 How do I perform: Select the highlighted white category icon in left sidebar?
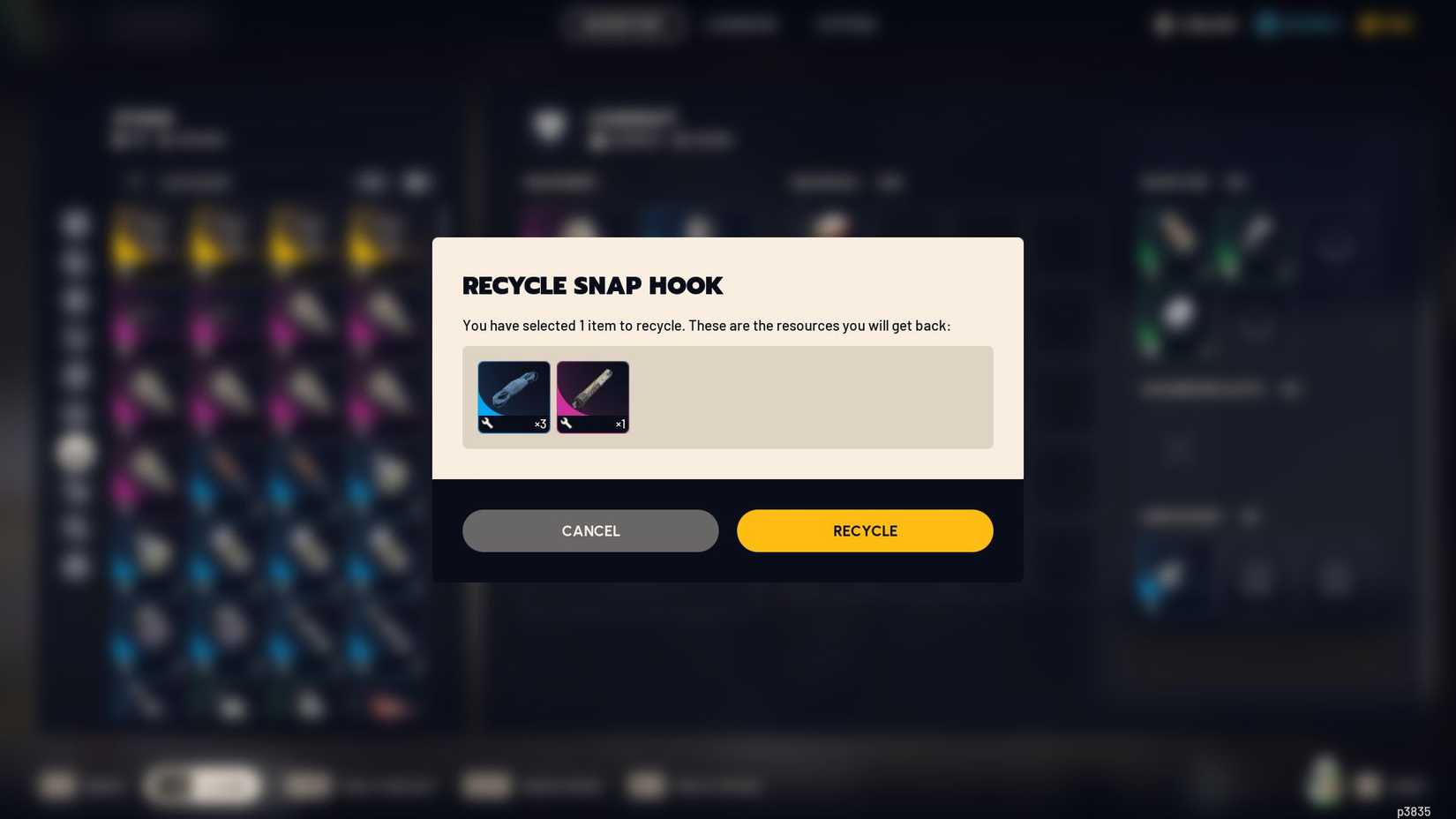tap(75, 452)
